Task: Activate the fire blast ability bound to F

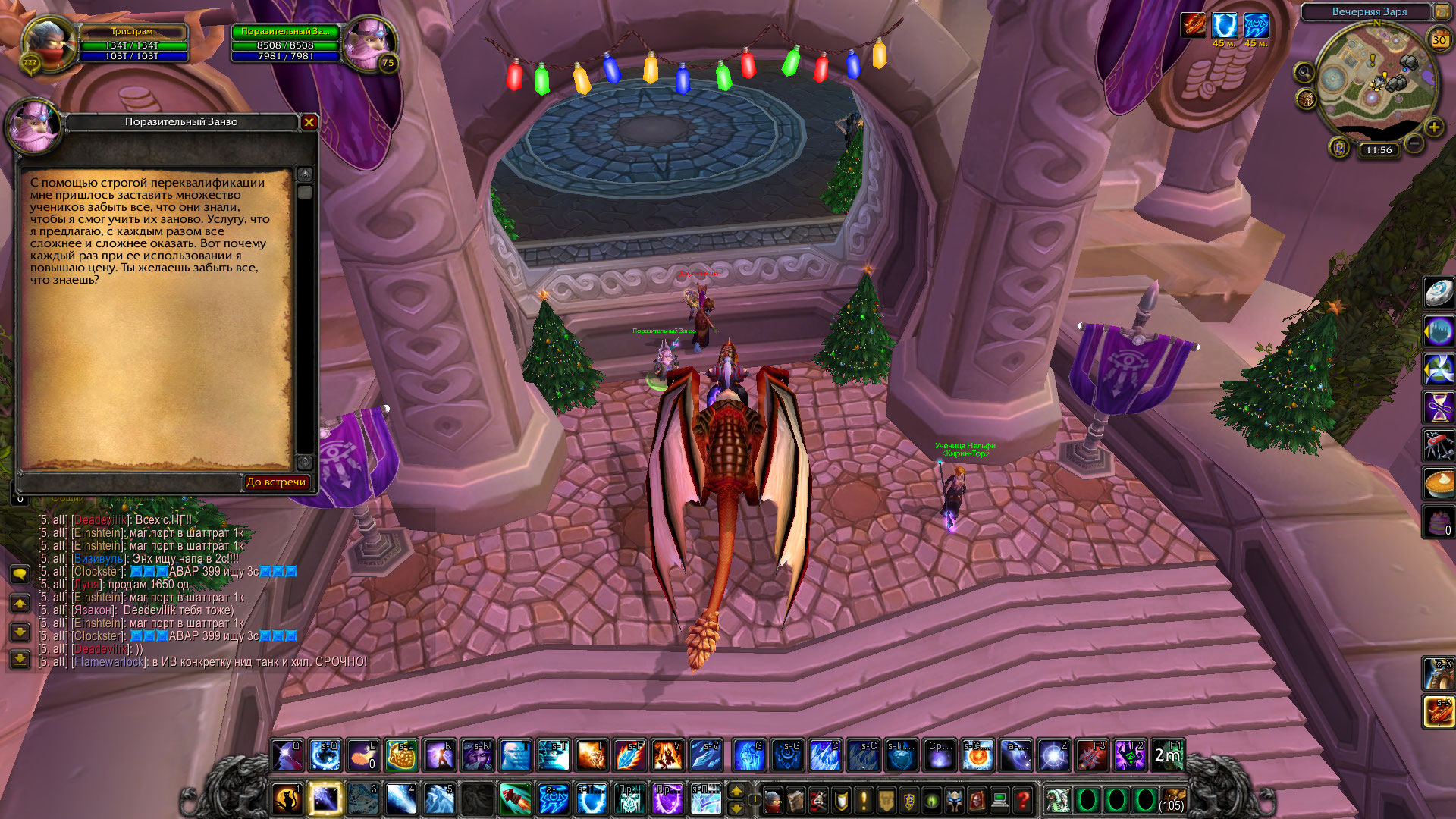Action: tap(591, 755)
